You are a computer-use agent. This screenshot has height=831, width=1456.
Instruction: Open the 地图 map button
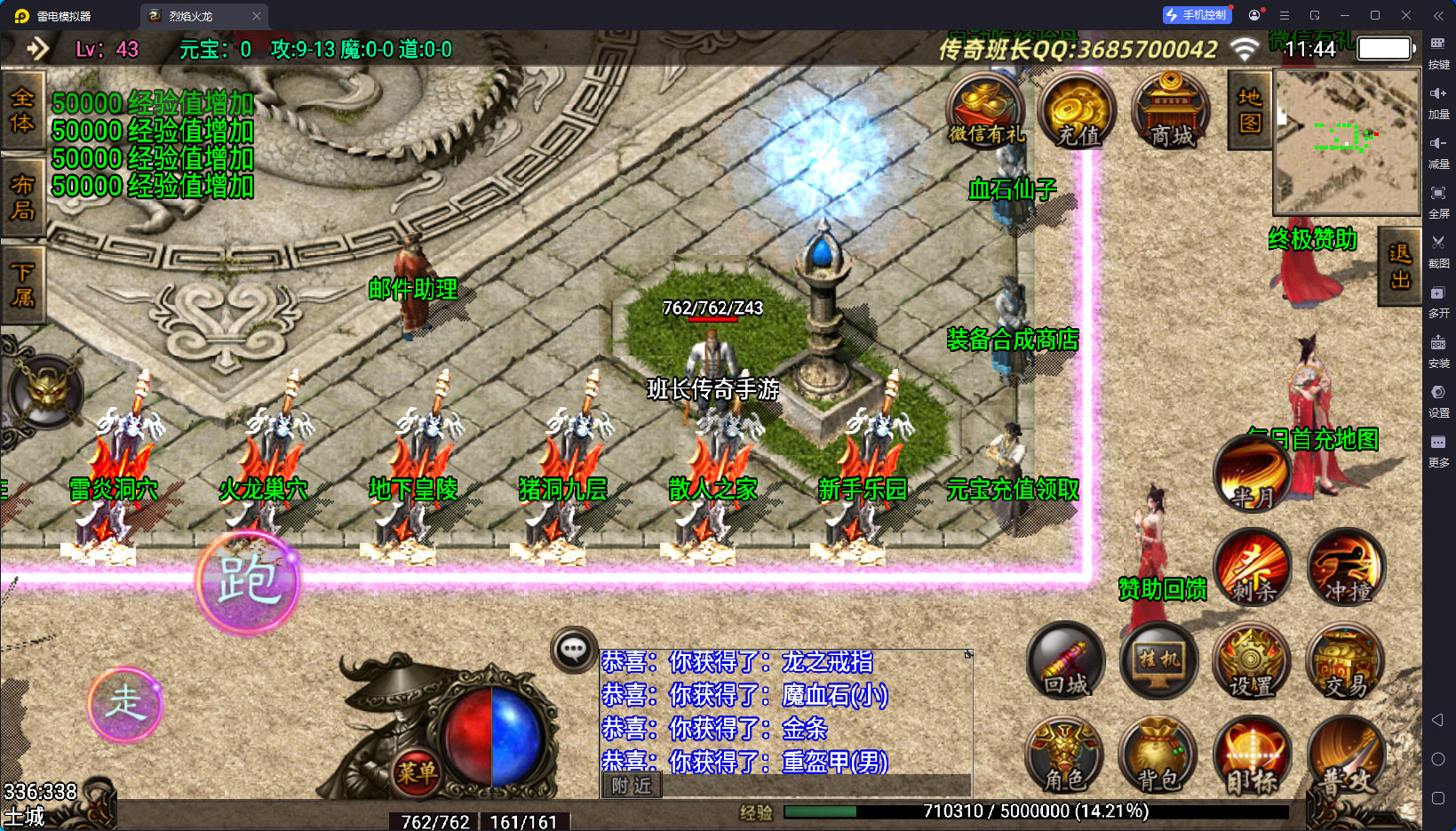1249,110
